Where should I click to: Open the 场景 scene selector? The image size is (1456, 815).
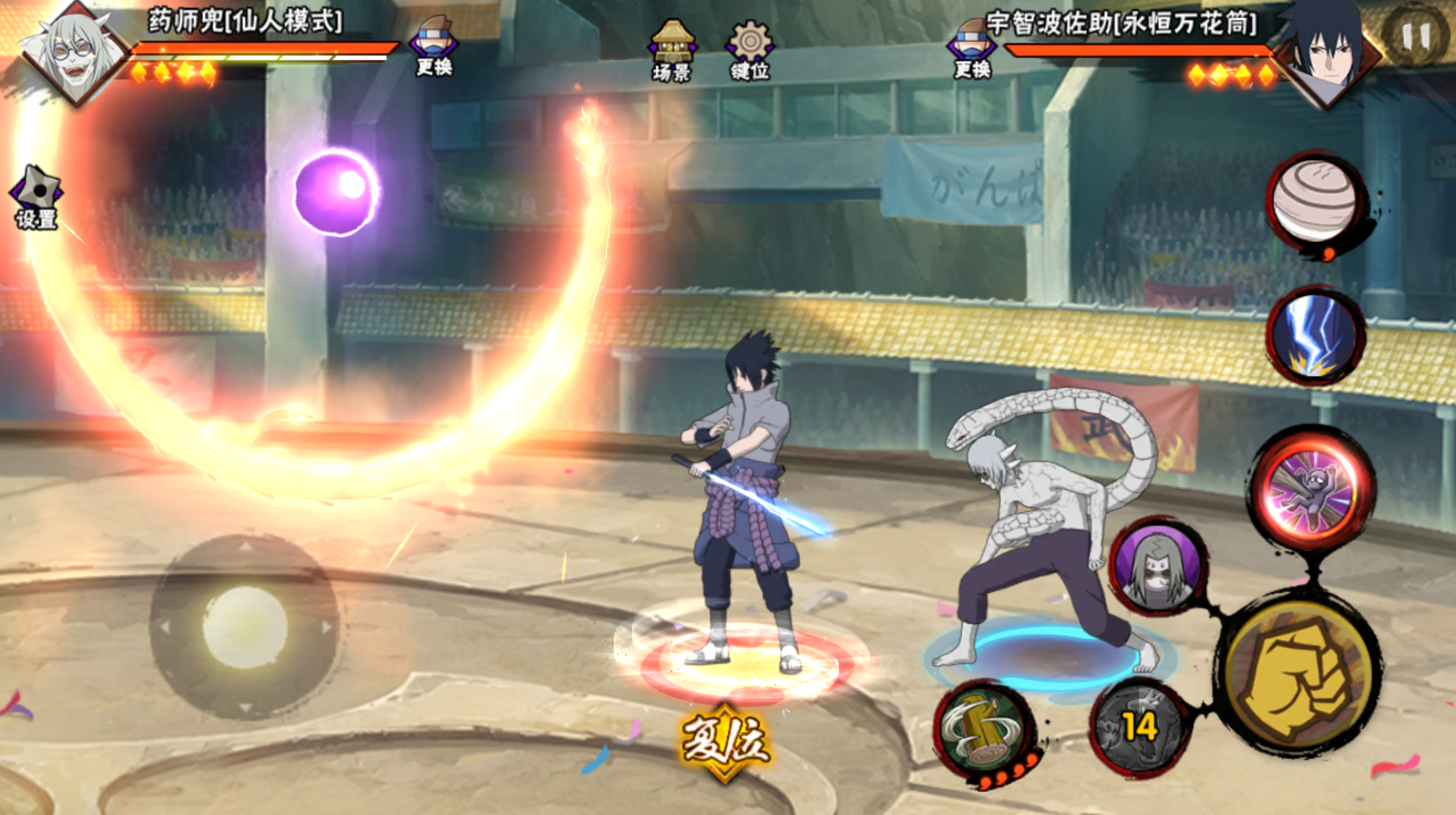click(x=672, y=50)
